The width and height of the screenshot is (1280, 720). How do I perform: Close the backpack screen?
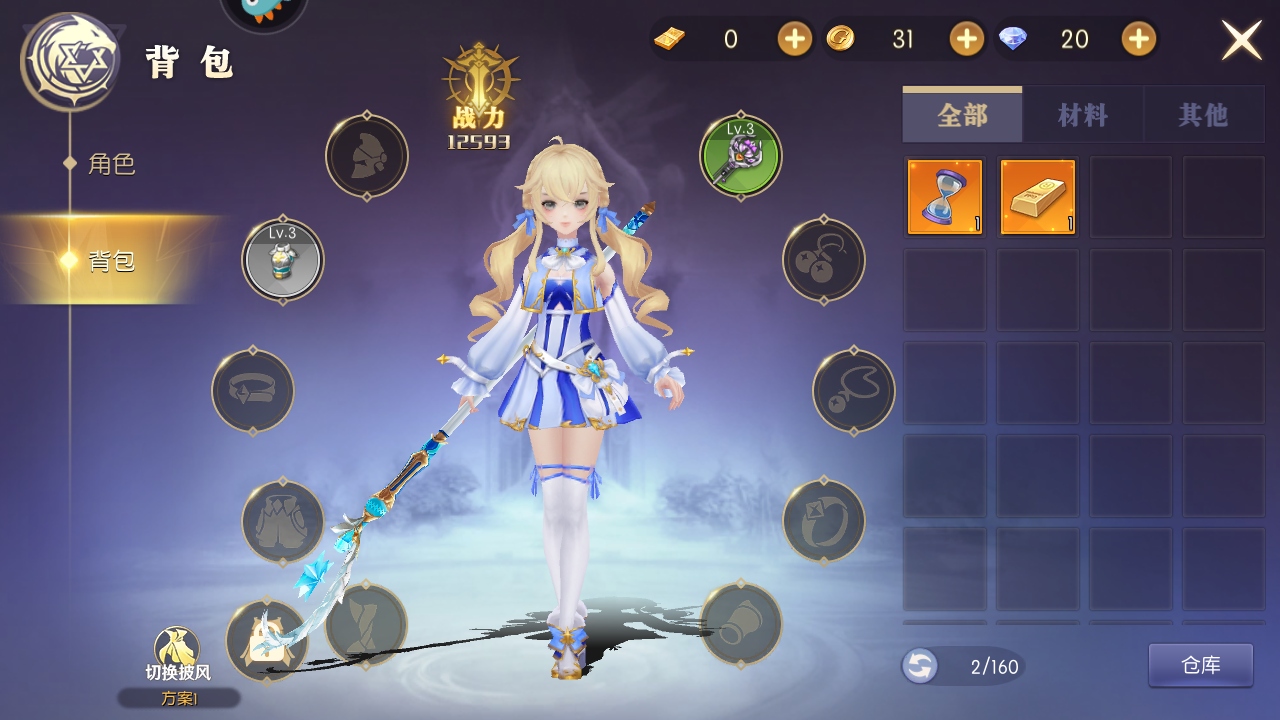click(1241, 40)
